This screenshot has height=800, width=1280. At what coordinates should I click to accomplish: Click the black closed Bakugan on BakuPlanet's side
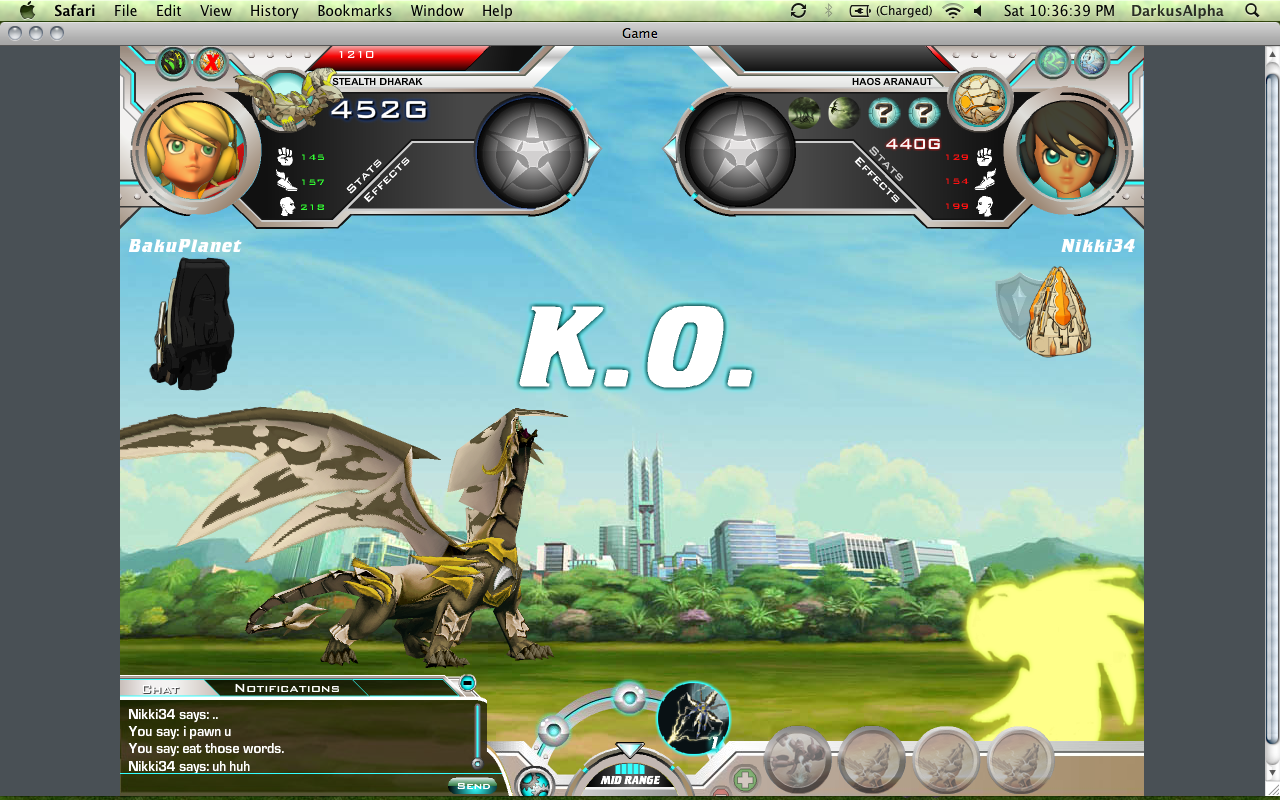[x=192, y=323]
